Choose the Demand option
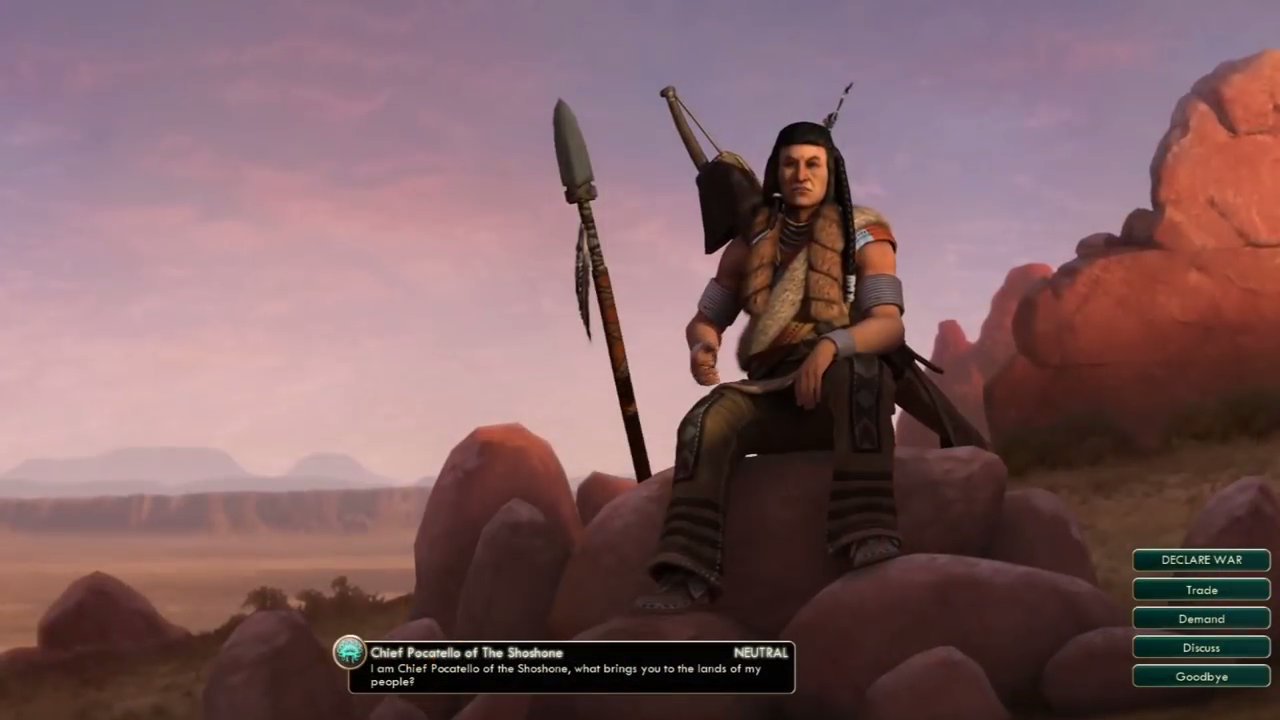1280x720 pixels. click(x=1201, y=619)
